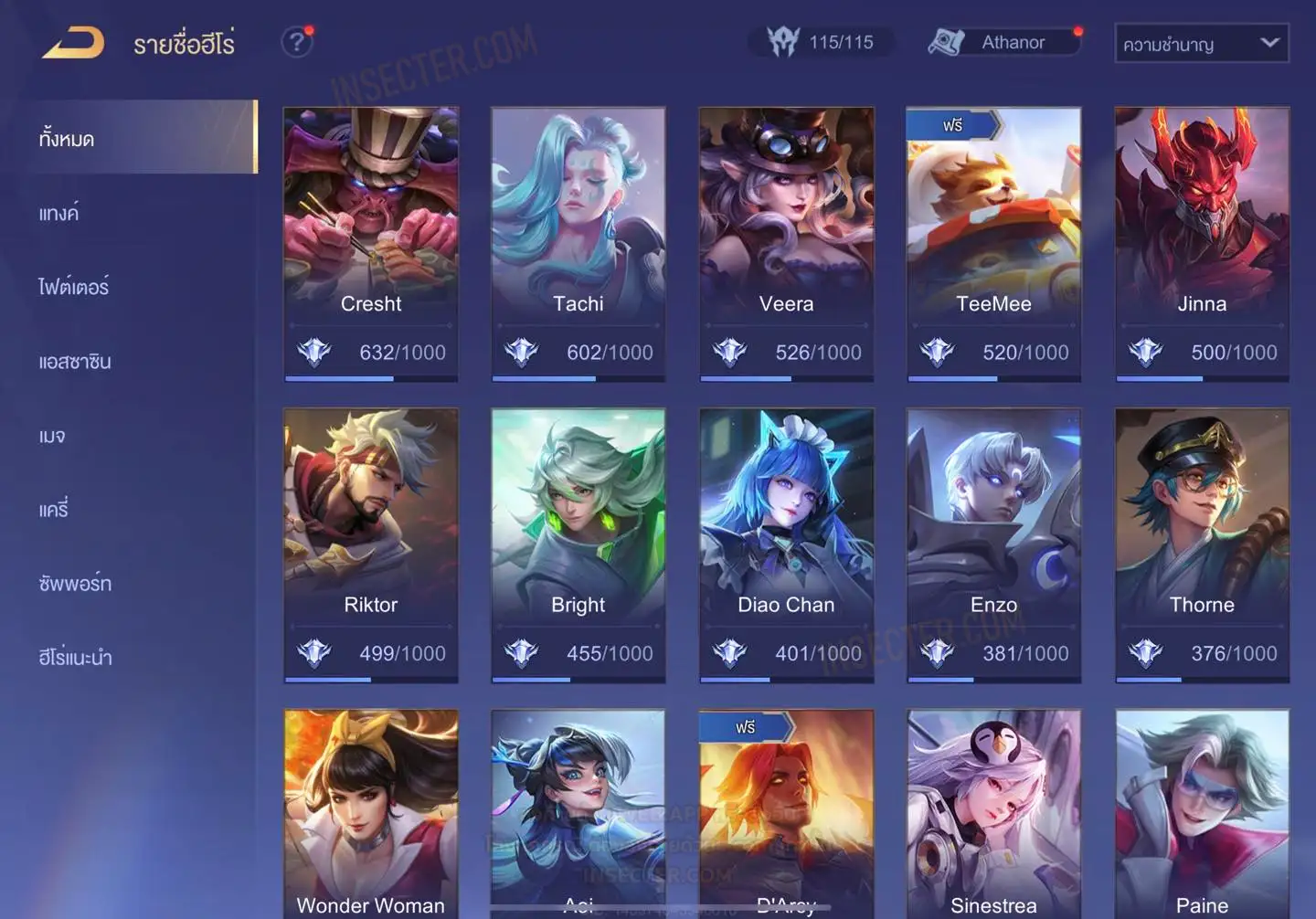The width and height of the screenshot is (1316, 919).
Task: Go back using the gold arrow button
Action: point(73,42)
